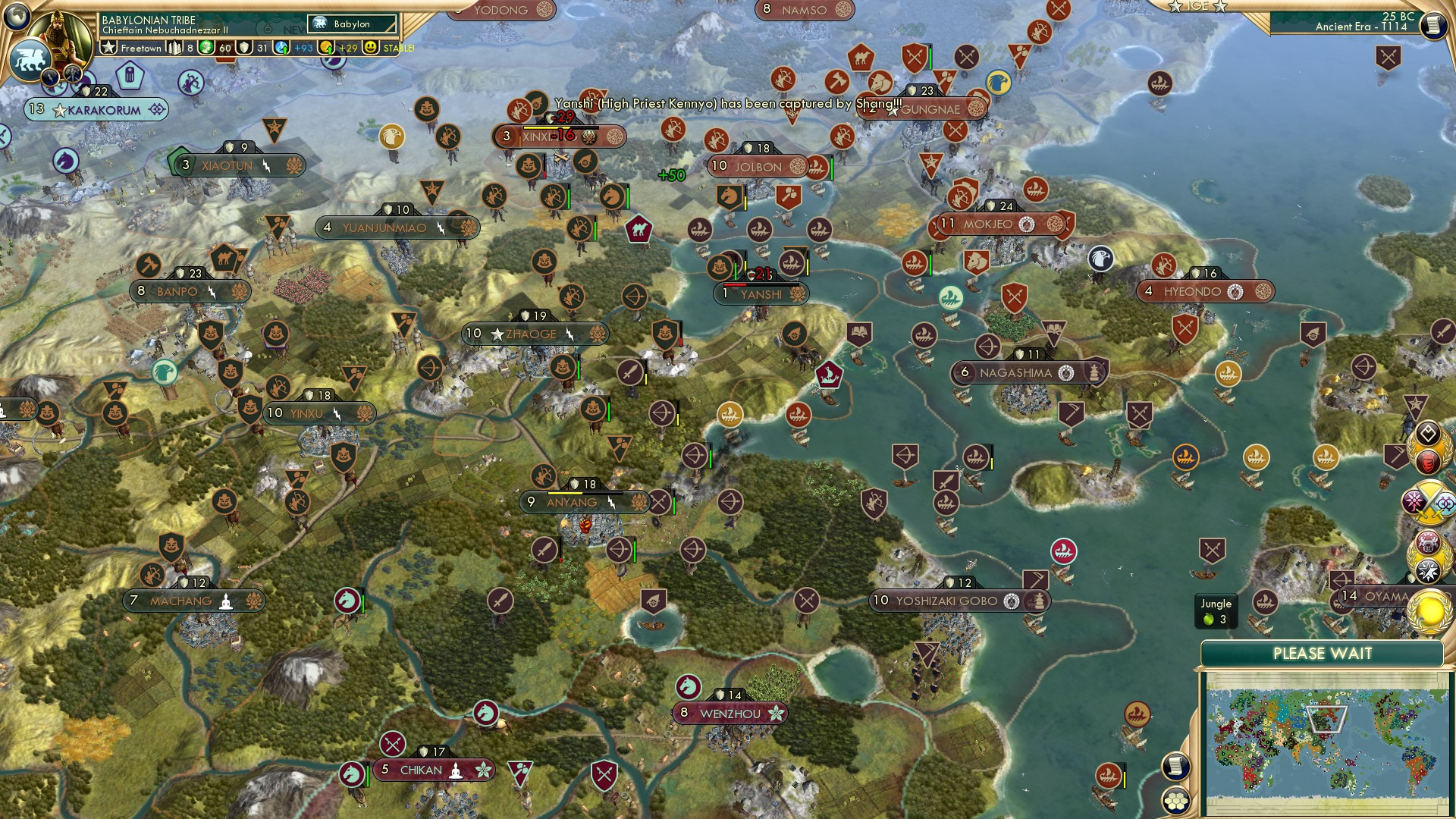Click the gold coin +29 indicator

point(326,48)
